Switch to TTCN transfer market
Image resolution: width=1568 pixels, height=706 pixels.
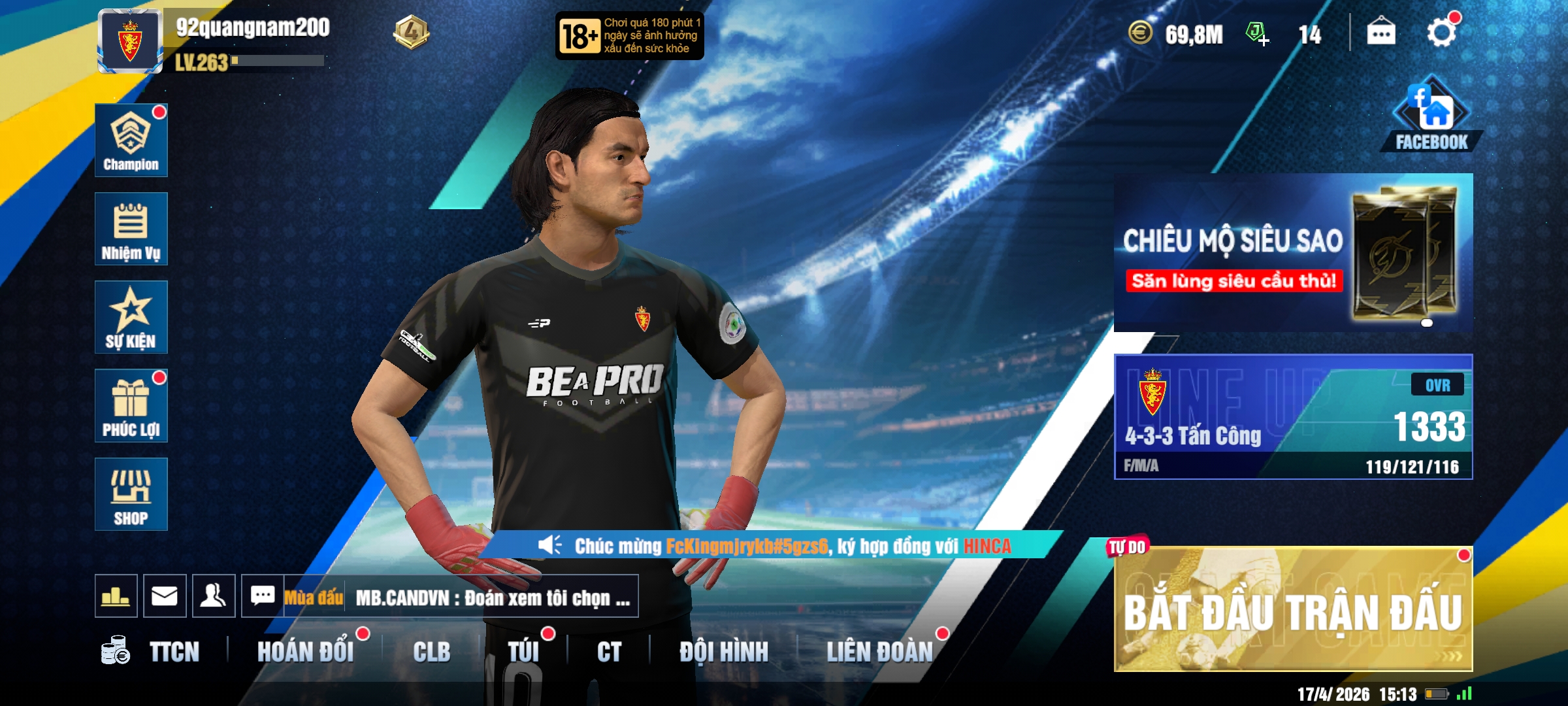coord(173,652)
